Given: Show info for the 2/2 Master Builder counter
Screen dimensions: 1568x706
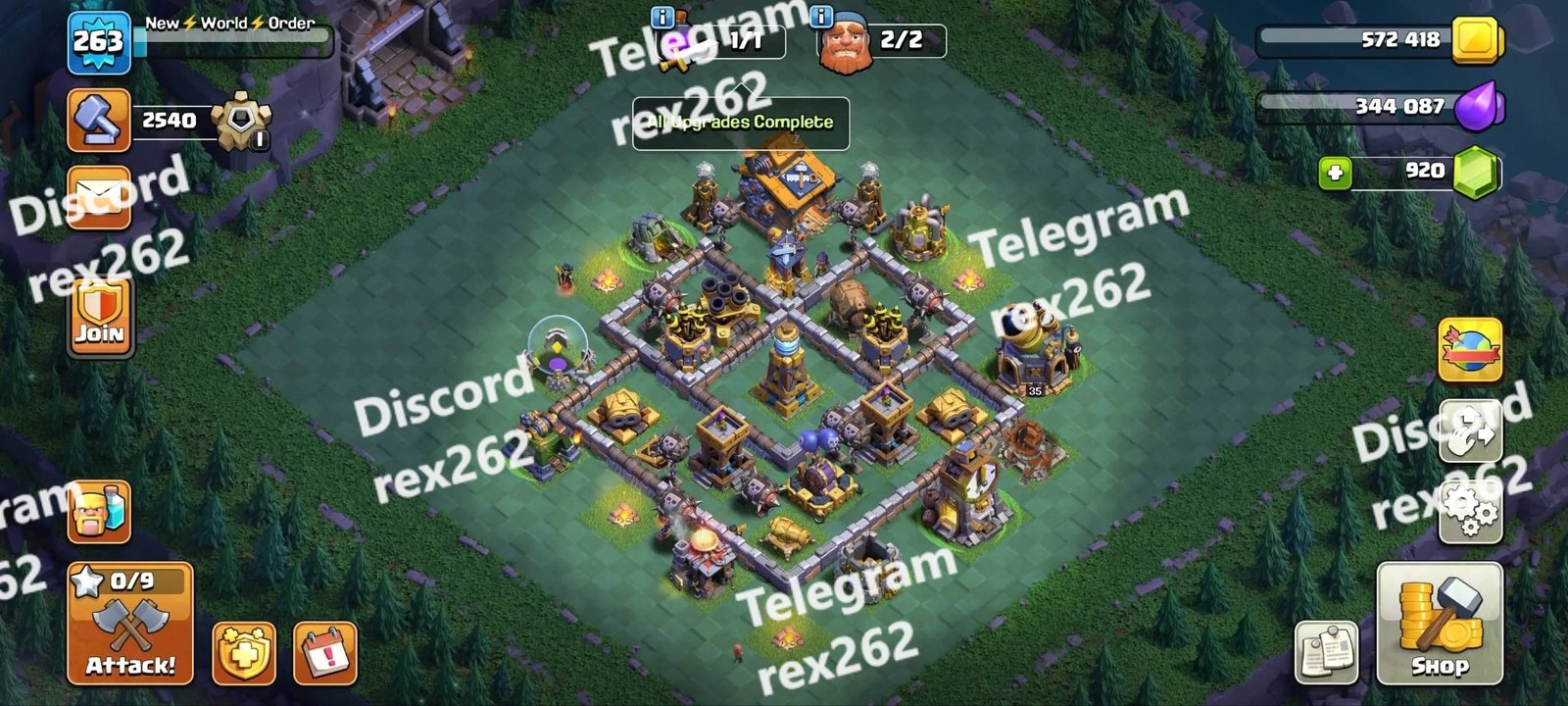Looking at the screenshot, I should click(821, 17).
